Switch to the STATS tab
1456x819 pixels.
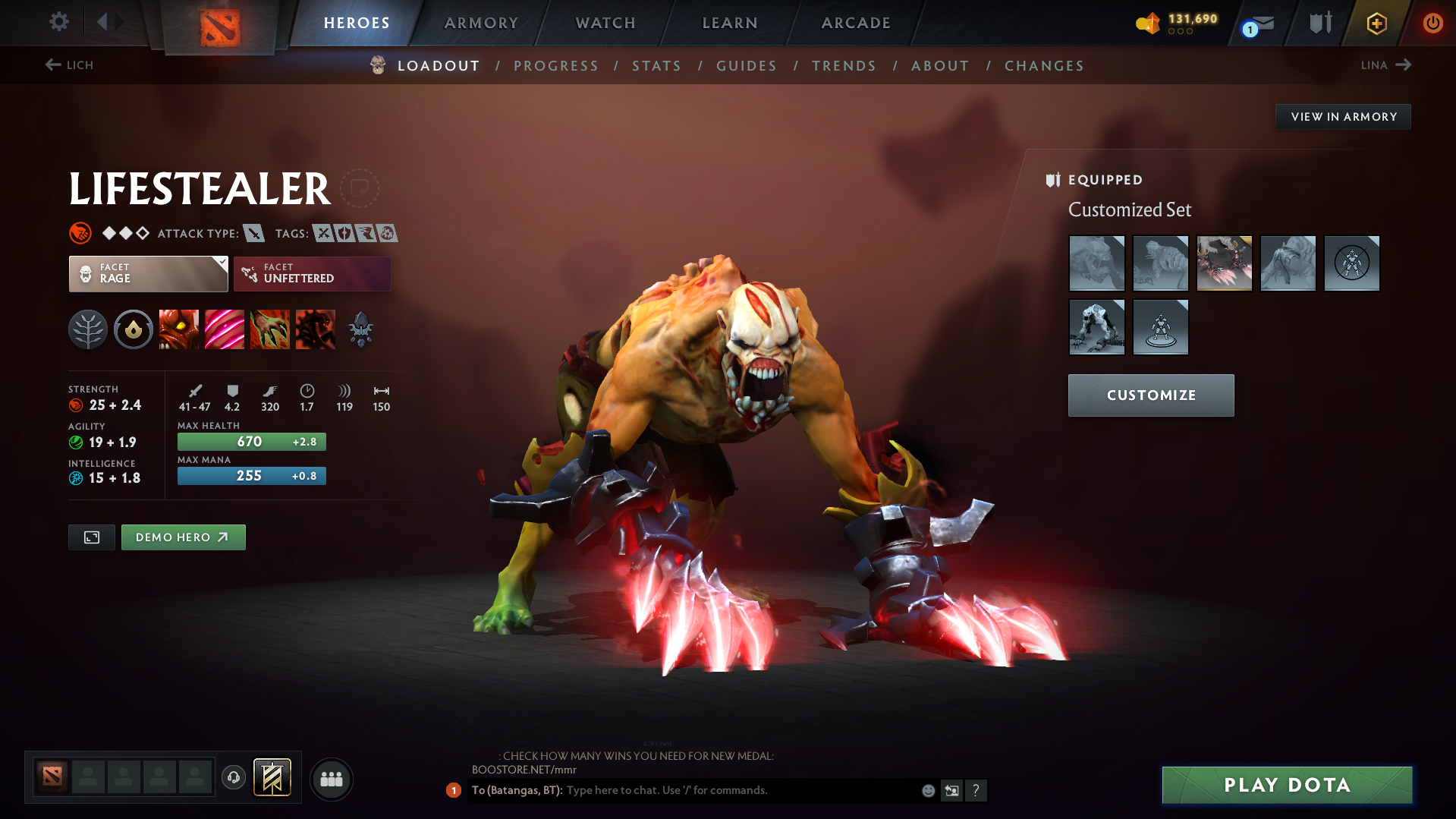(x=656, y=65)
